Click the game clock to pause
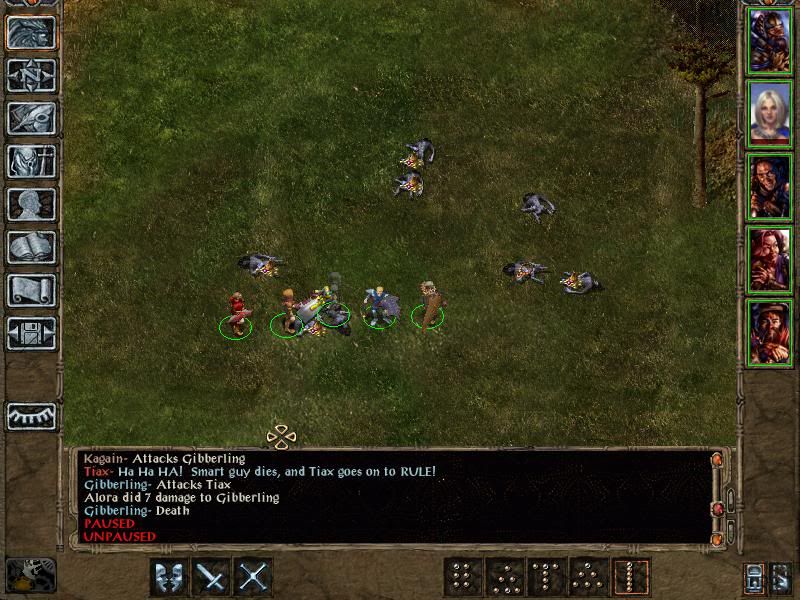Viewport: 800px width, 600px height. click(31, 575)
